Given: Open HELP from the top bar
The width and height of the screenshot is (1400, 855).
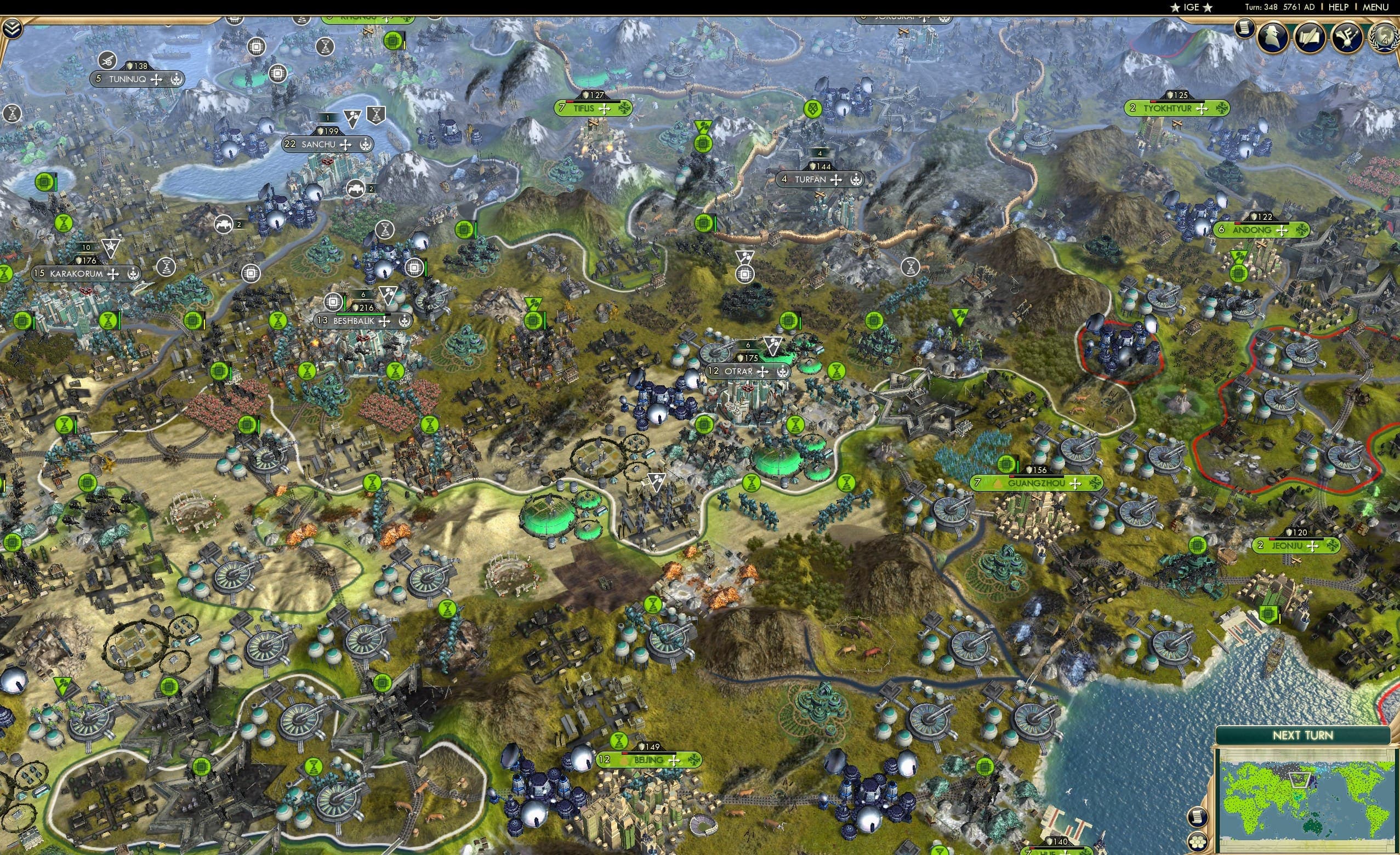Looking at the screenshot, I should [x=1340, y=7].
